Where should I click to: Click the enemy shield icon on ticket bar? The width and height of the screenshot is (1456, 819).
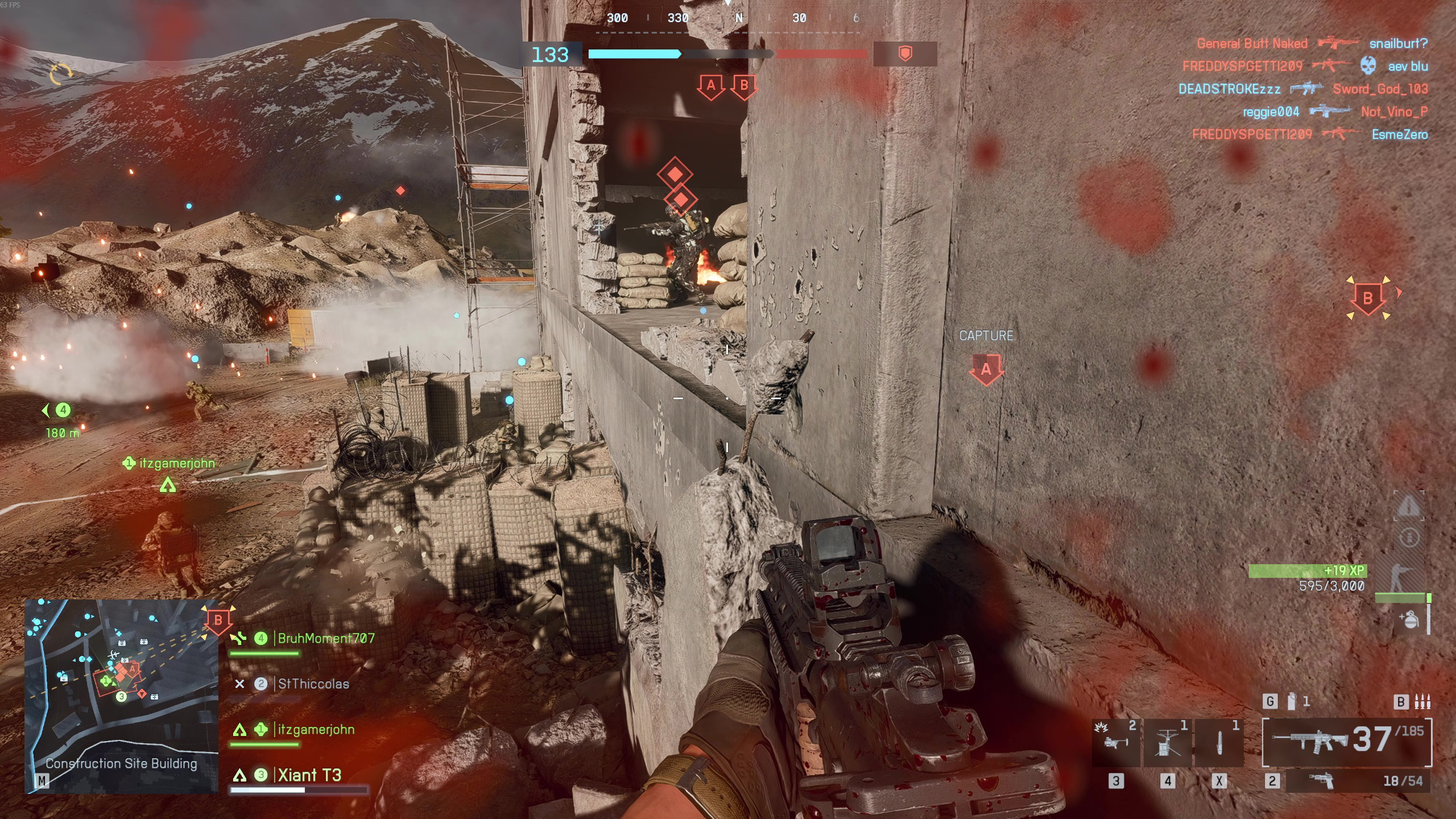[905, 54]
